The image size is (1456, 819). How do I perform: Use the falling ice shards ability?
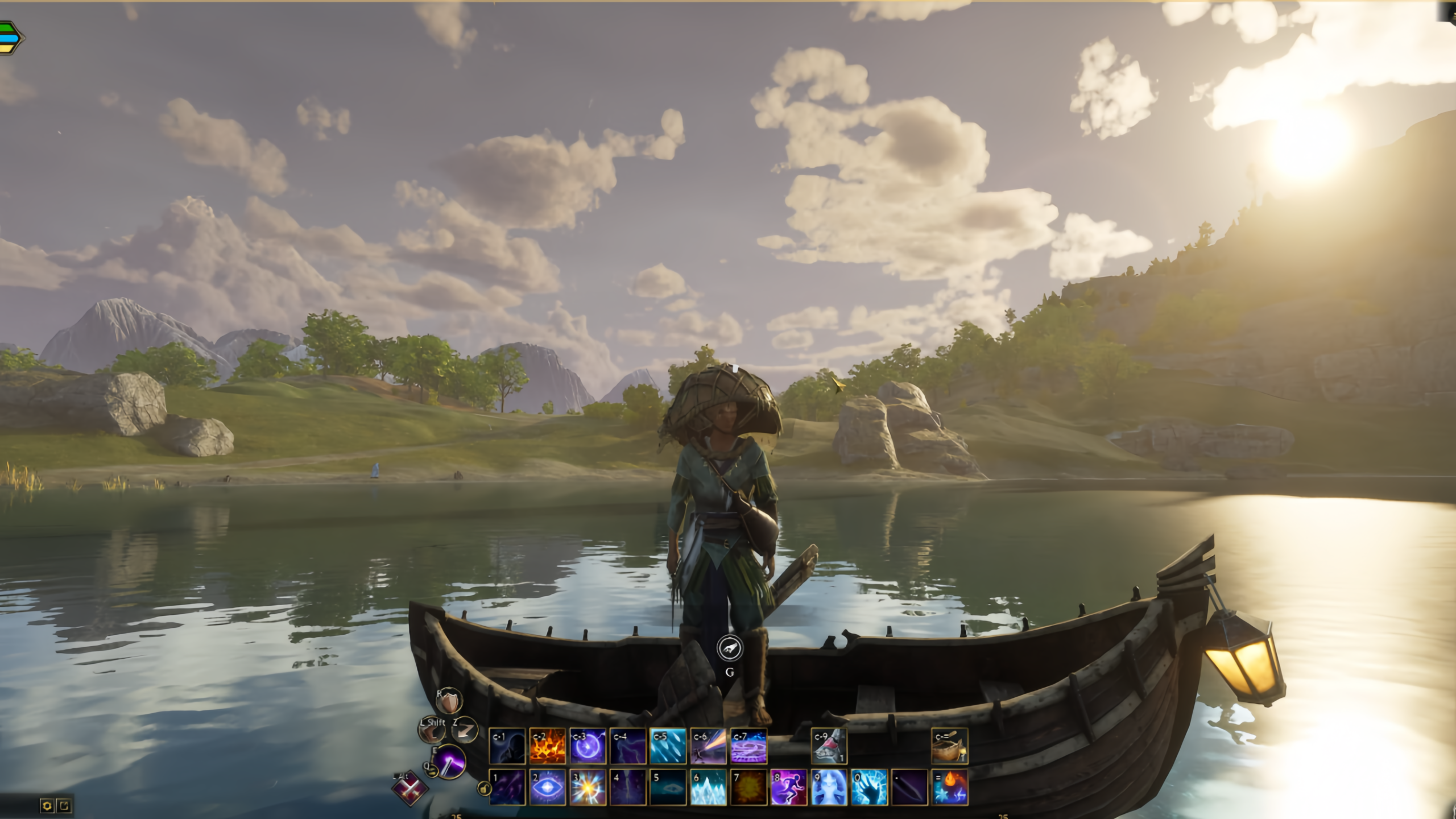[668, 746]
